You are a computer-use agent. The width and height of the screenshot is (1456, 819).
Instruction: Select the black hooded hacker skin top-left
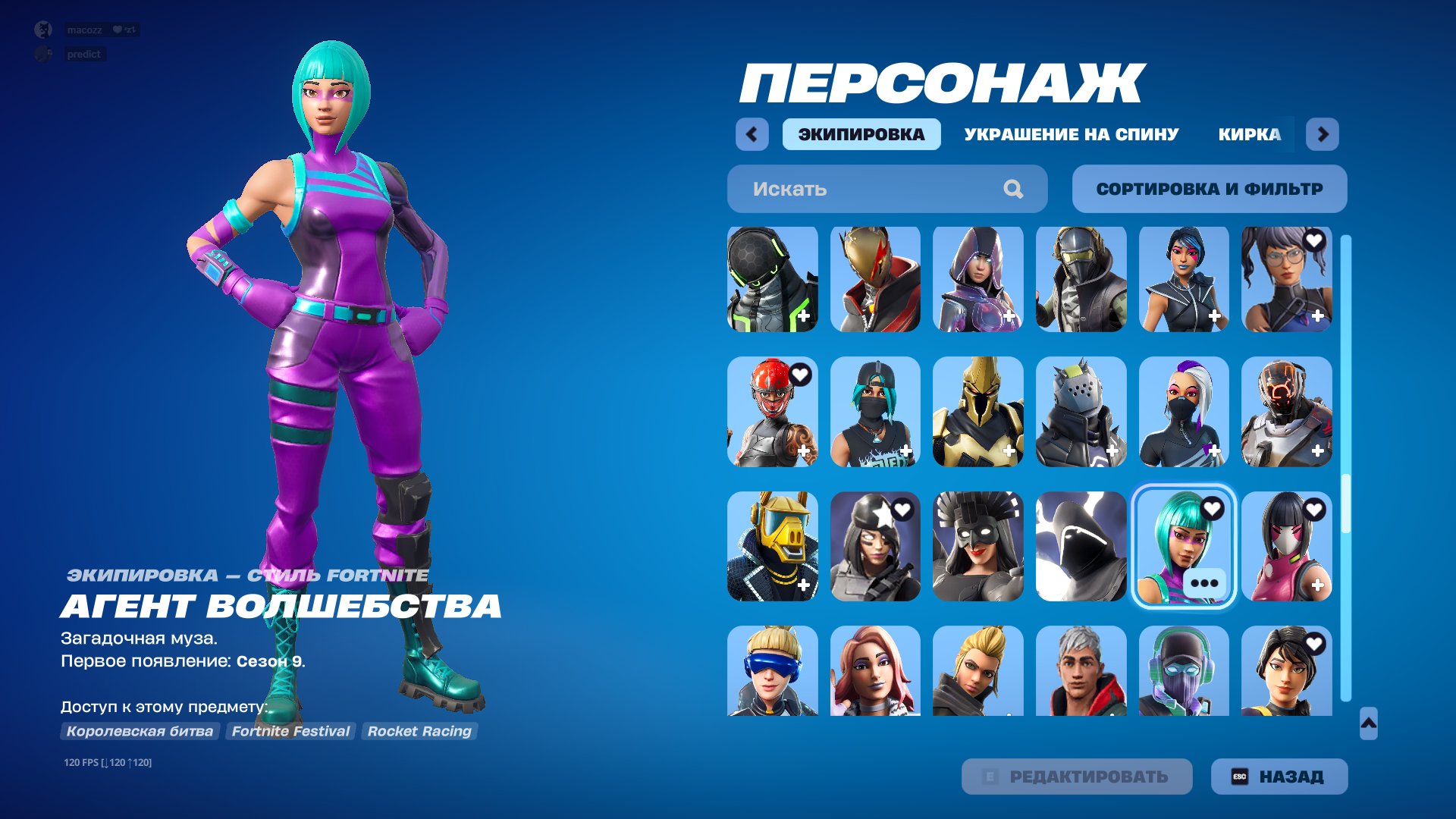[771, 279]
